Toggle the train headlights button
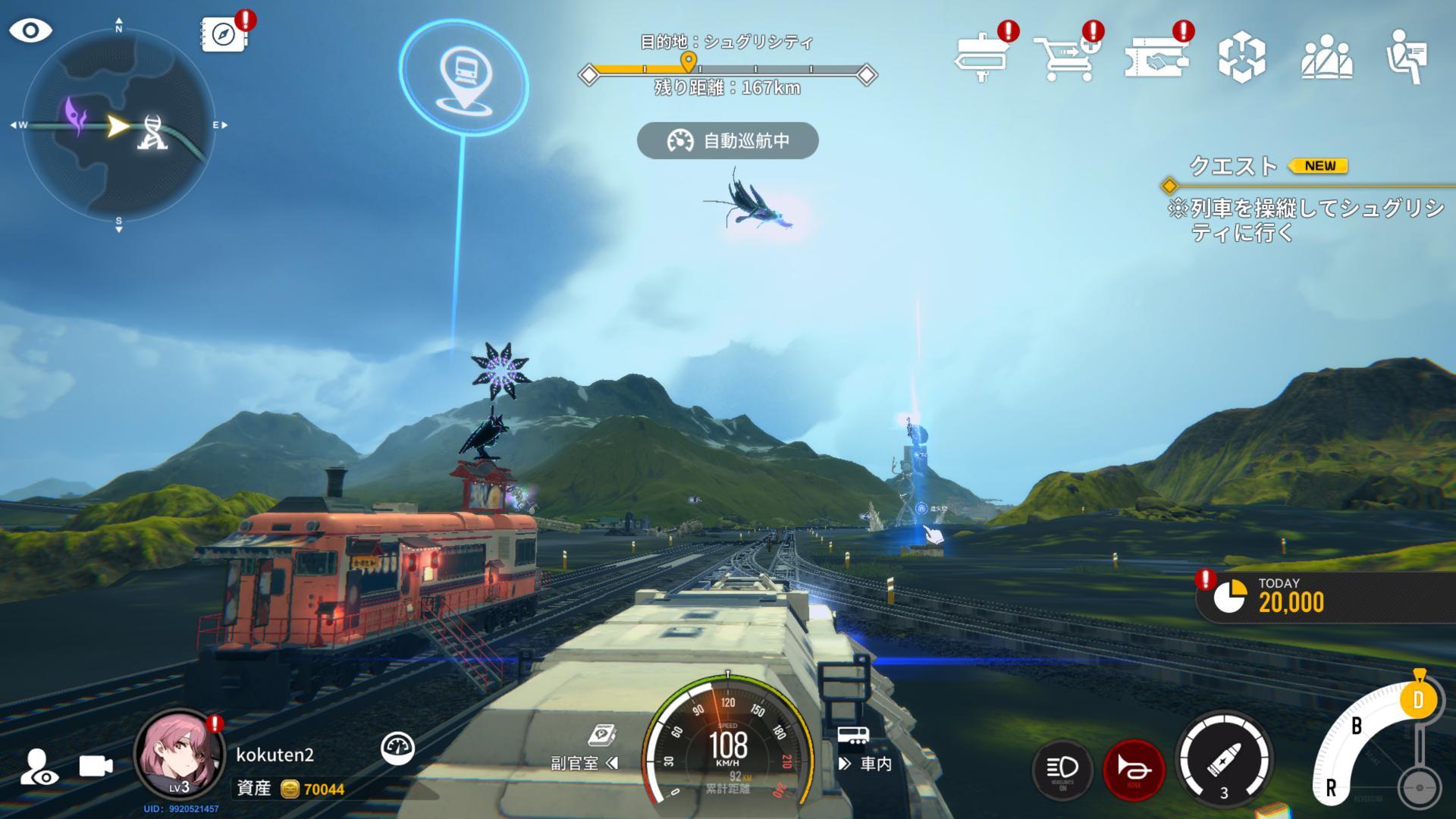Screen dimensions: 1456x819 (x=1062, y=769)
